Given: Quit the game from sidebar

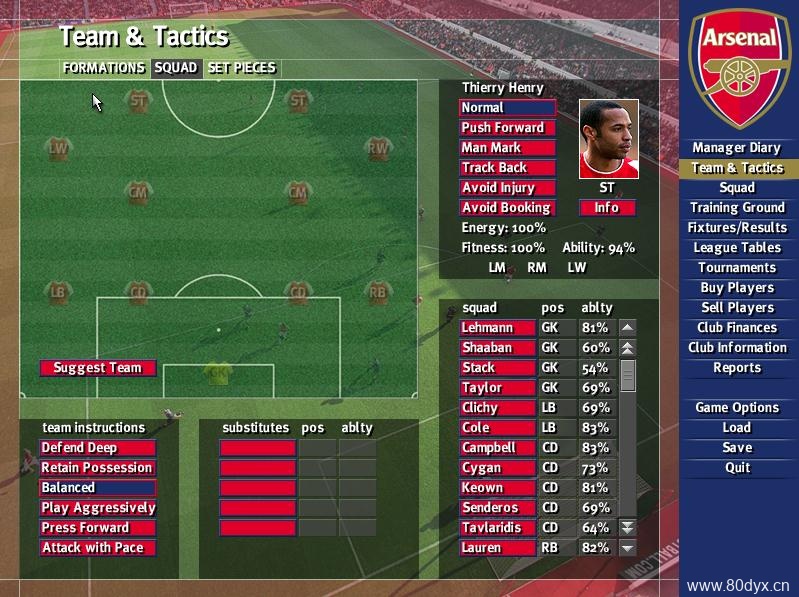Looking at the screenshot, I should tap(737, 468).
